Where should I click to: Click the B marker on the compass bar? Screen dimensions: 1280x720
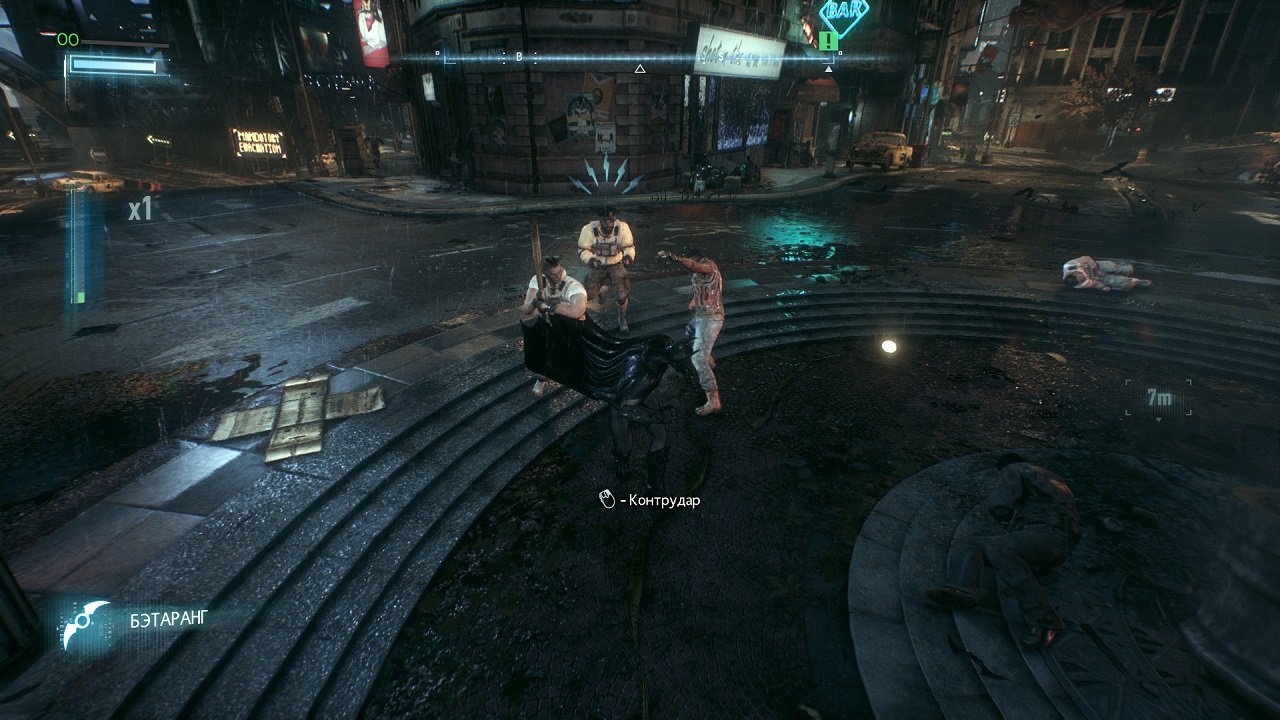pos(518,57)
